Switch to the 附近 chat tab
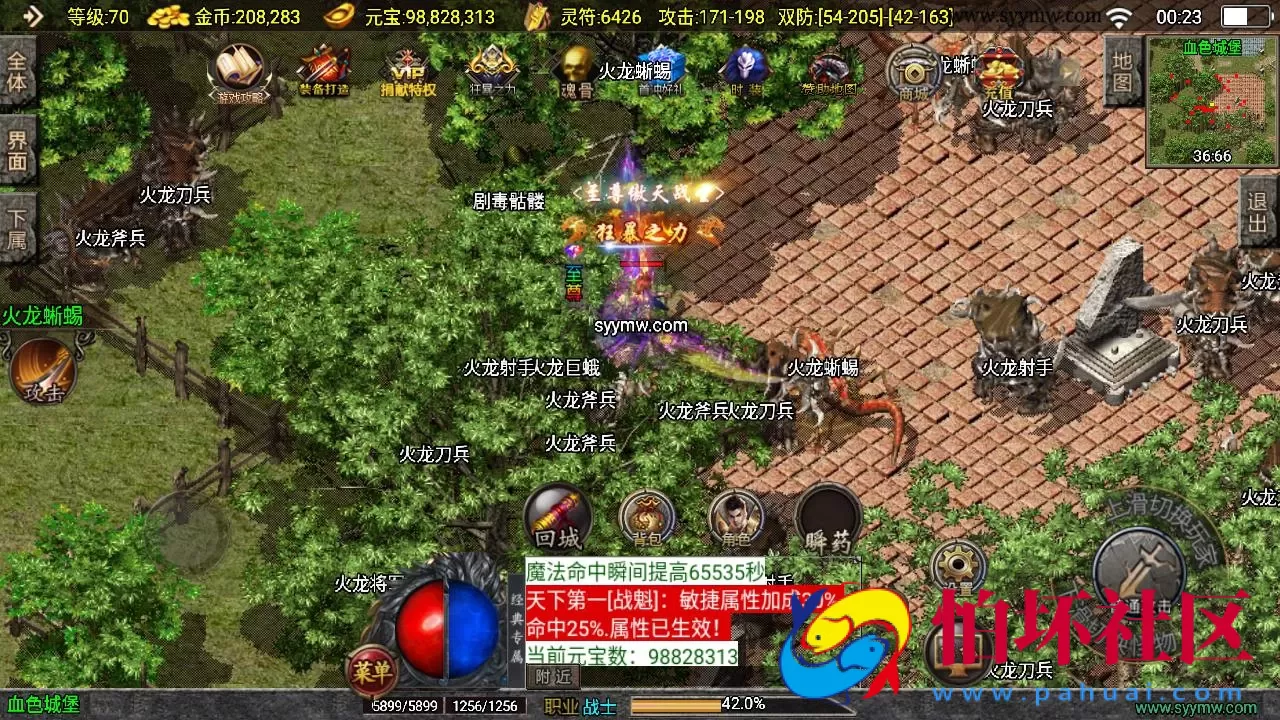Viewport: 1280px width, 720px height. tap(551, 677)
